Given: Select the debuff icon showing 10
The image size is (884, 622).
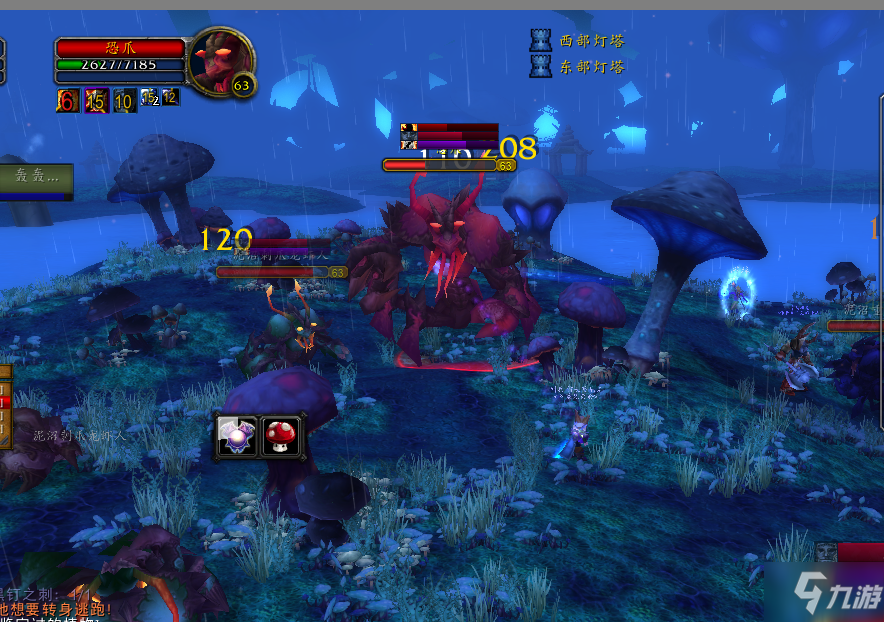Looking at the screenshot, I should pos(124,99).
